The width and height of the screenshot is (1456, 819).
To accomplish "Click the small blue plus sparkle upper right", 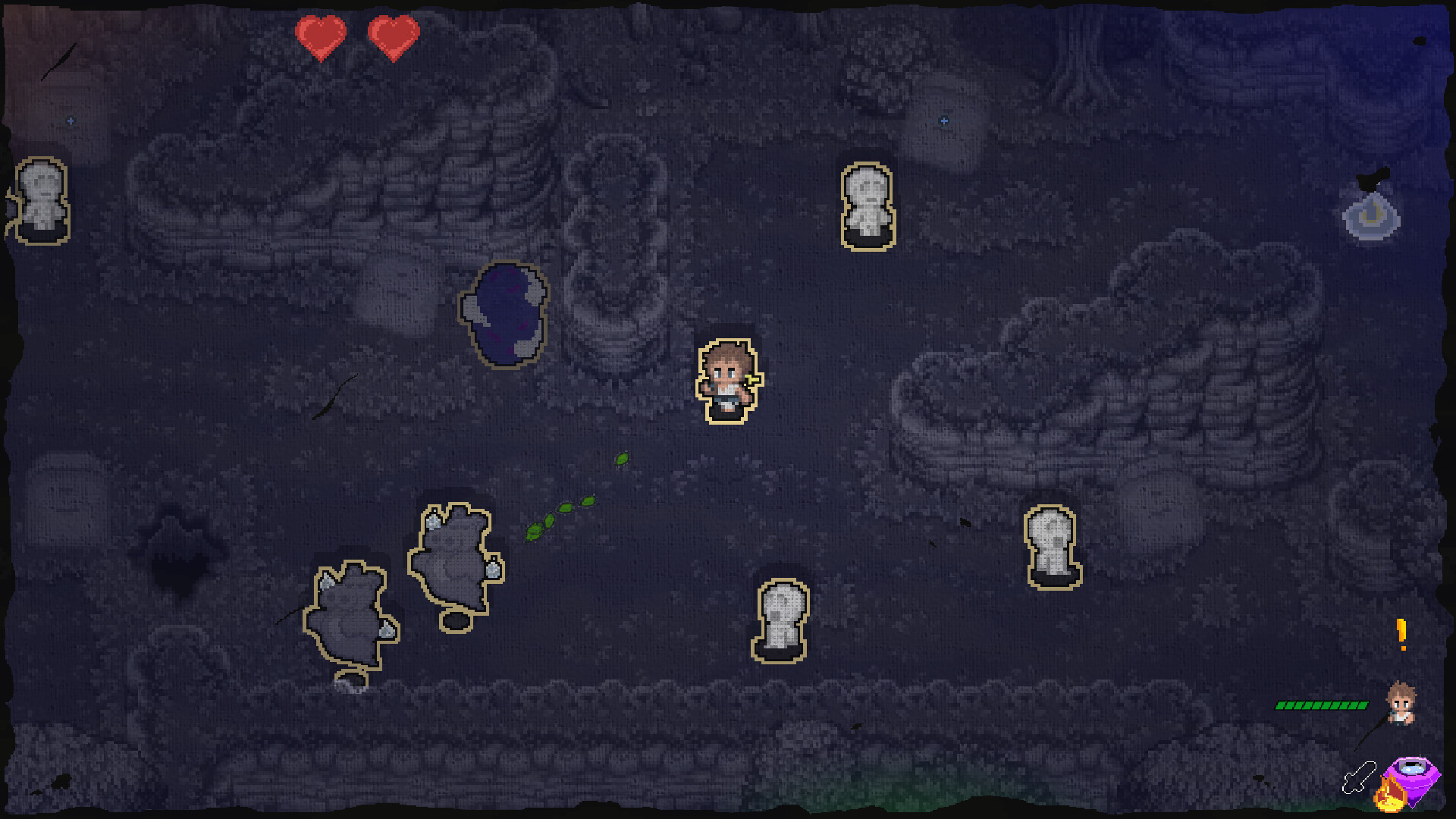I will 944,120.
